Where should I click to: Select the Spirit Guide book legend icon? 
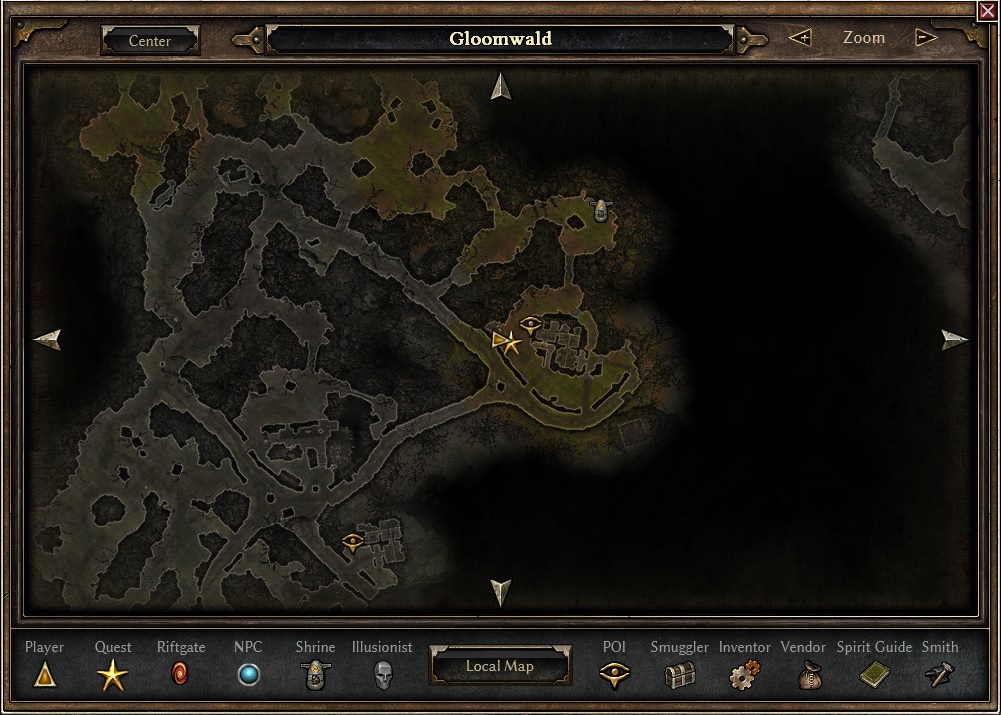pos(874,676)
